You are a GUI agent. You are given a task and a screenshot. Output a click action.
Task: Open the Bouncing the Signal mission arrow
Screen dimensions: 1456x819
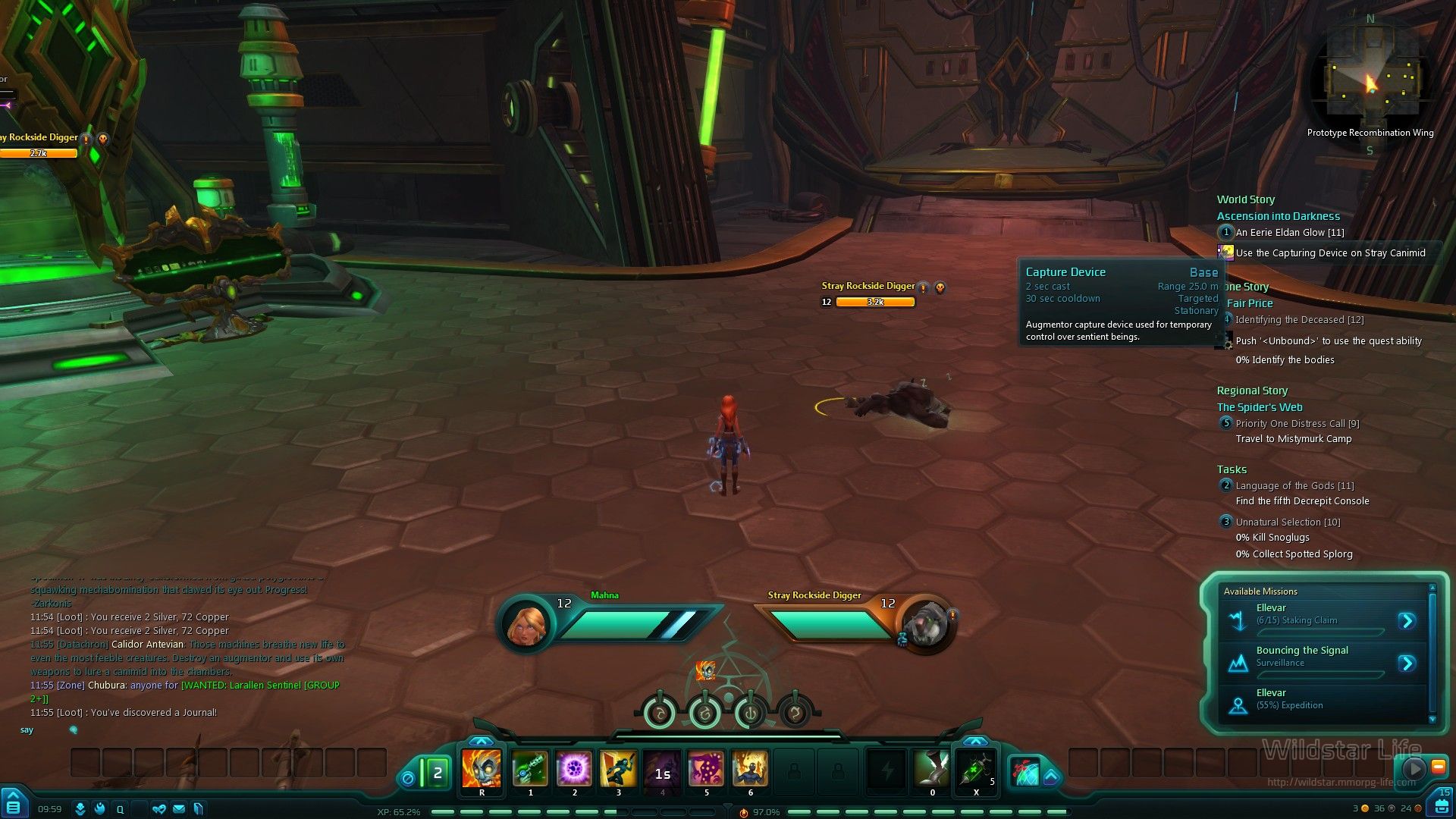(1407, 664)
